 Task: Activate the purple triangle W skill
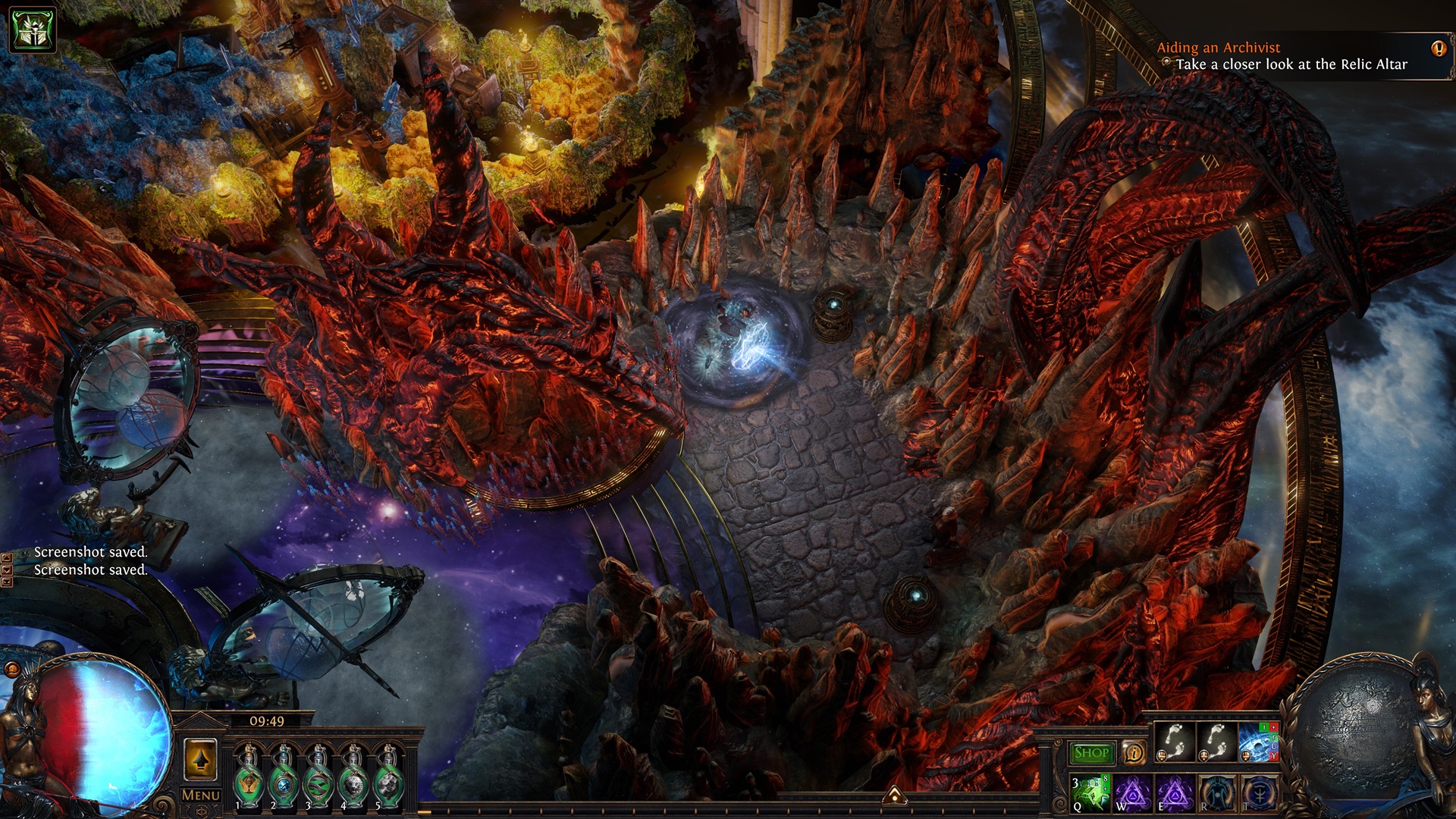tap(1133, 792)
